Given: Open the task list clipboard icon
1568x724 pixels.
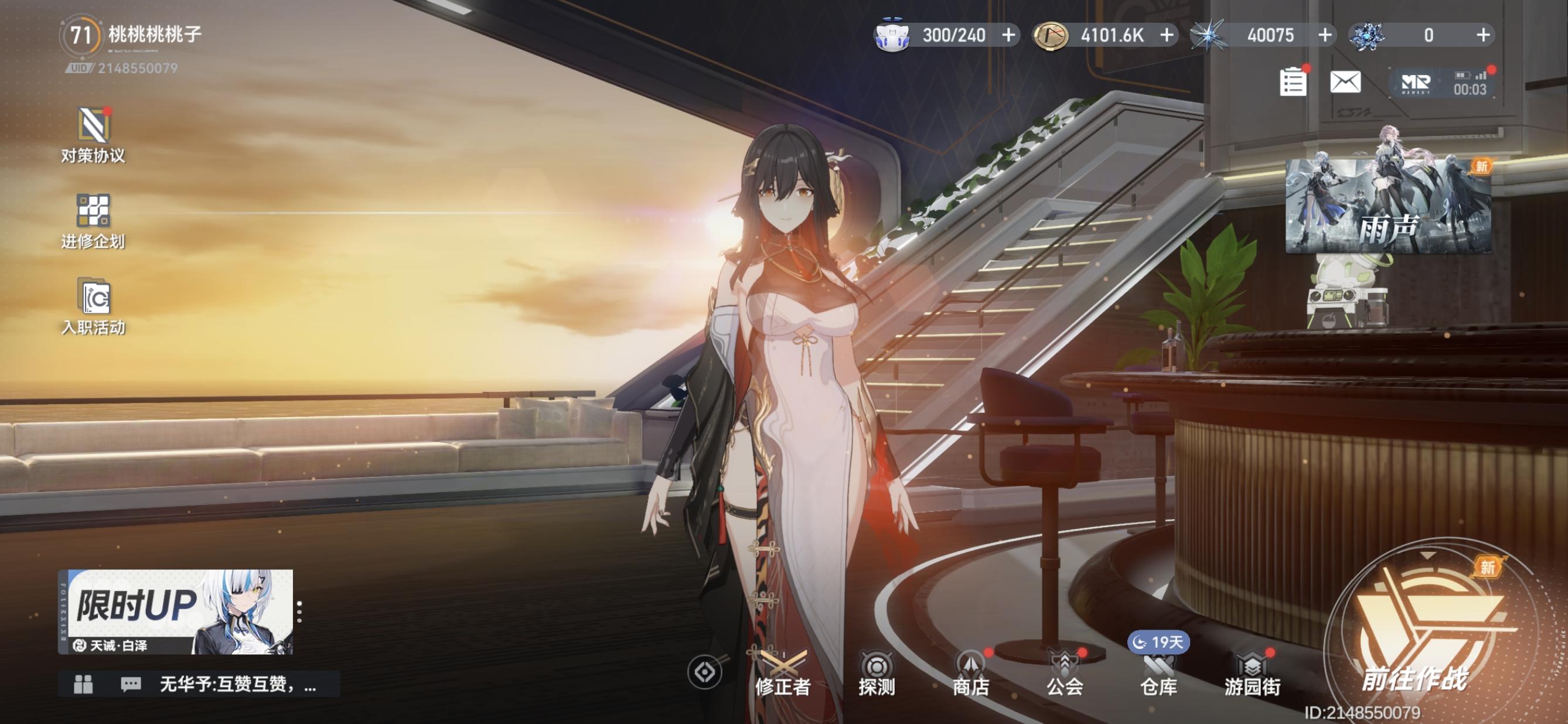Looking at the screenshot, I should 1292,82.
